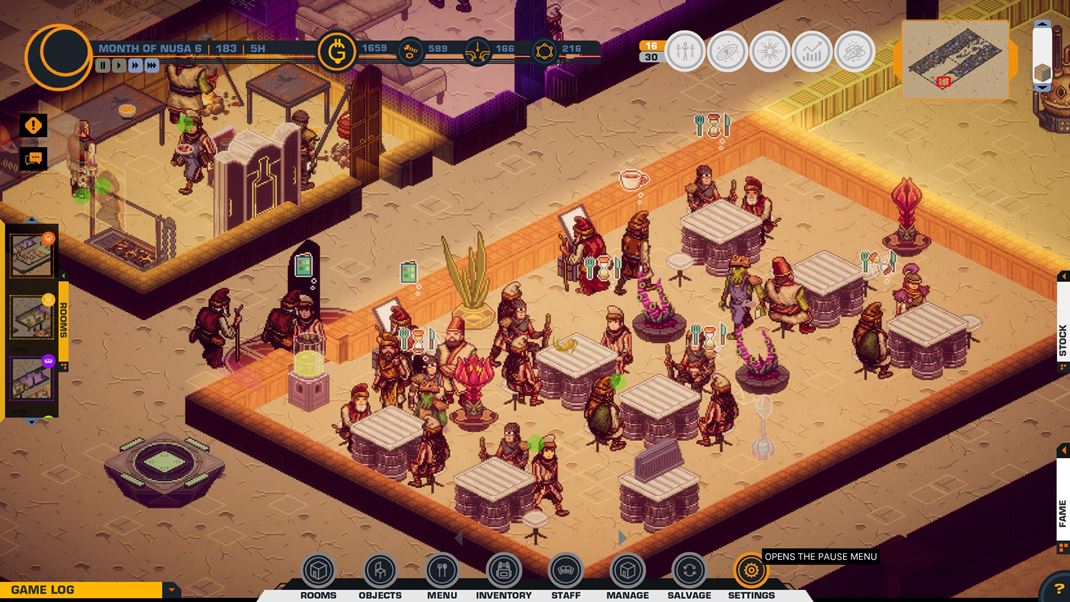Screen dimensions: 1070x602
Task: Open the Rooms build menu
Action: pos(318,571)
